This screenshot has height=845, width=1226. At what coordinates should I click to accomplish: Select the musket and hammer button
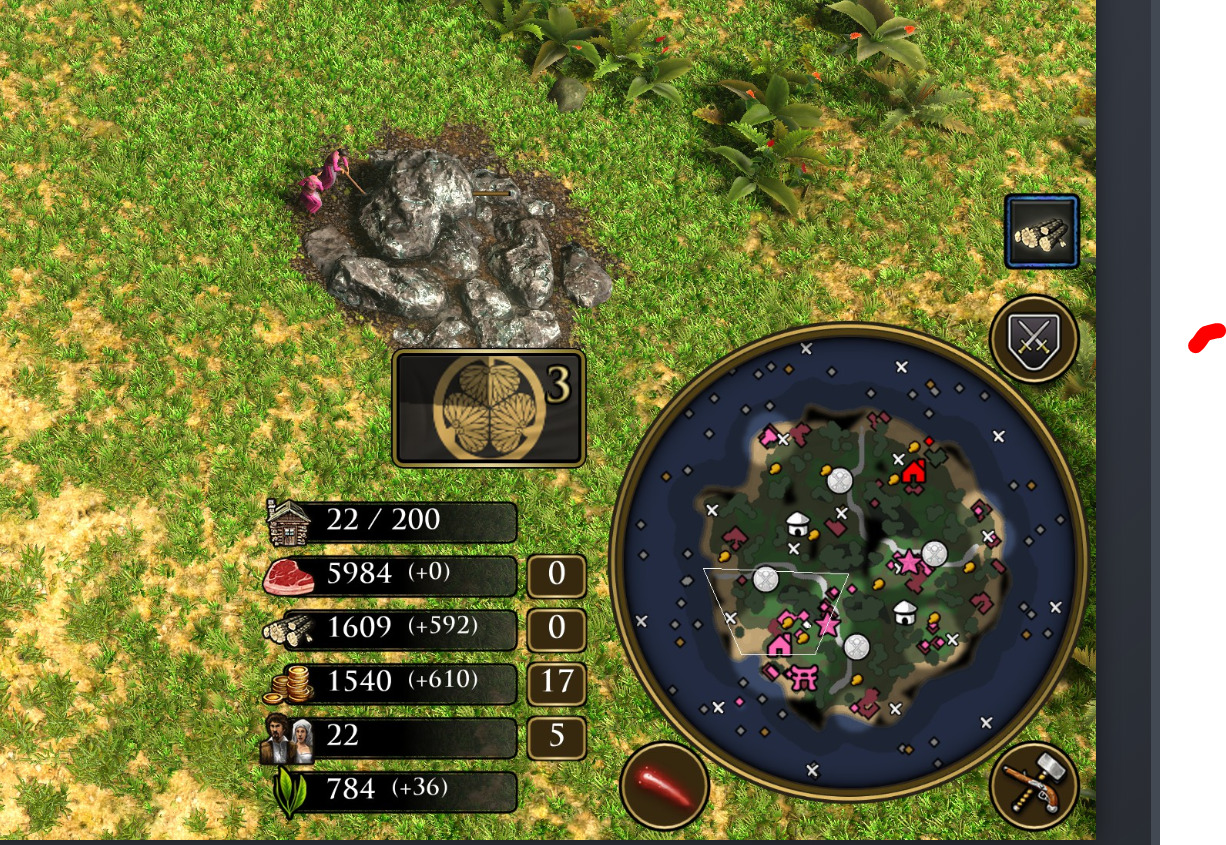tap(1034, 786)
